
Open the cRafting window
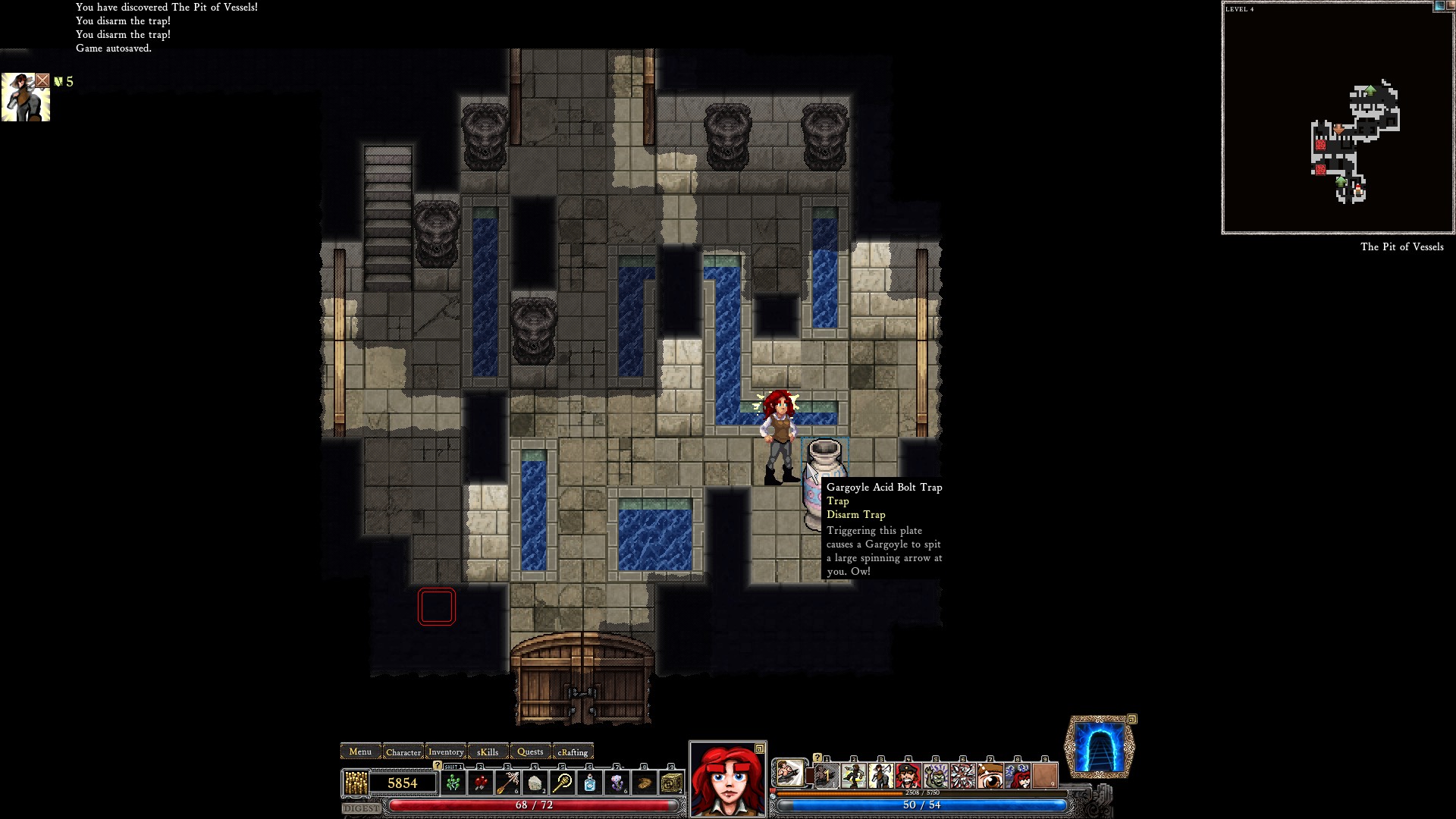pos(573,752)
